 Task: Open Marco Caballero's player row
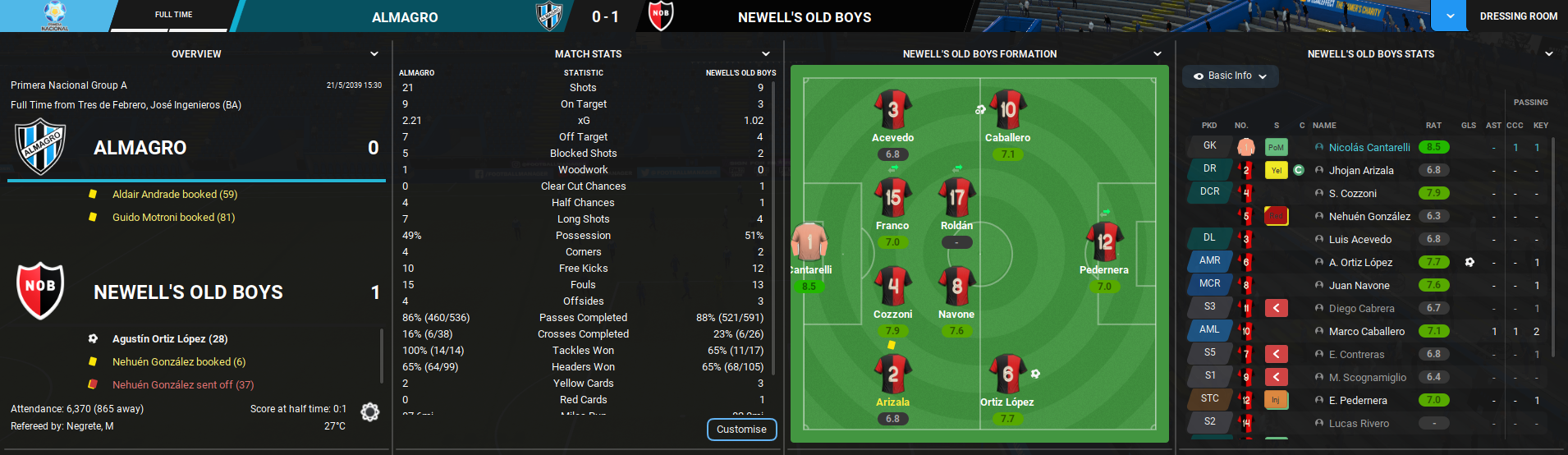click(x=1366, y=332)
